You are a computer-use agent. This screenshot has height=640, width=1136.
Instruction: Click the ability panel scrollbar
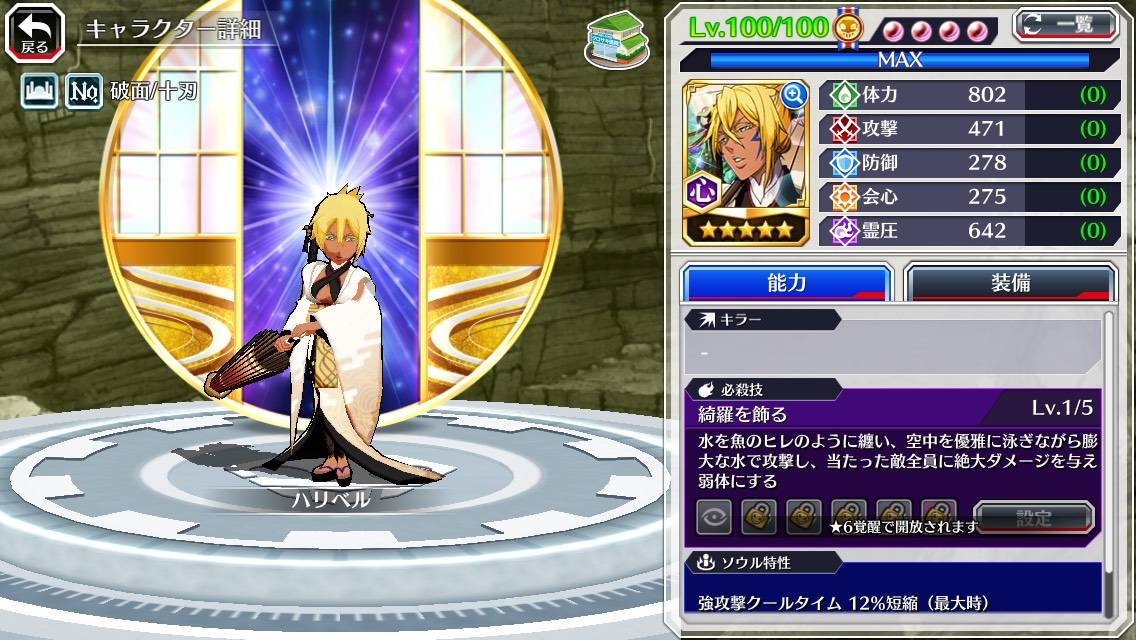[1108, 460]
